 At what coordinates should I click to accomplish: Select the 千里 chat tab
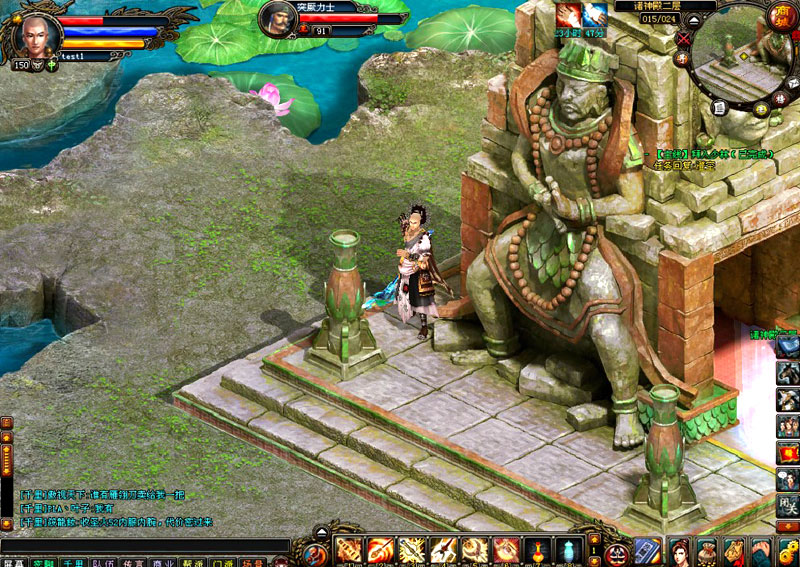[73, 563]
